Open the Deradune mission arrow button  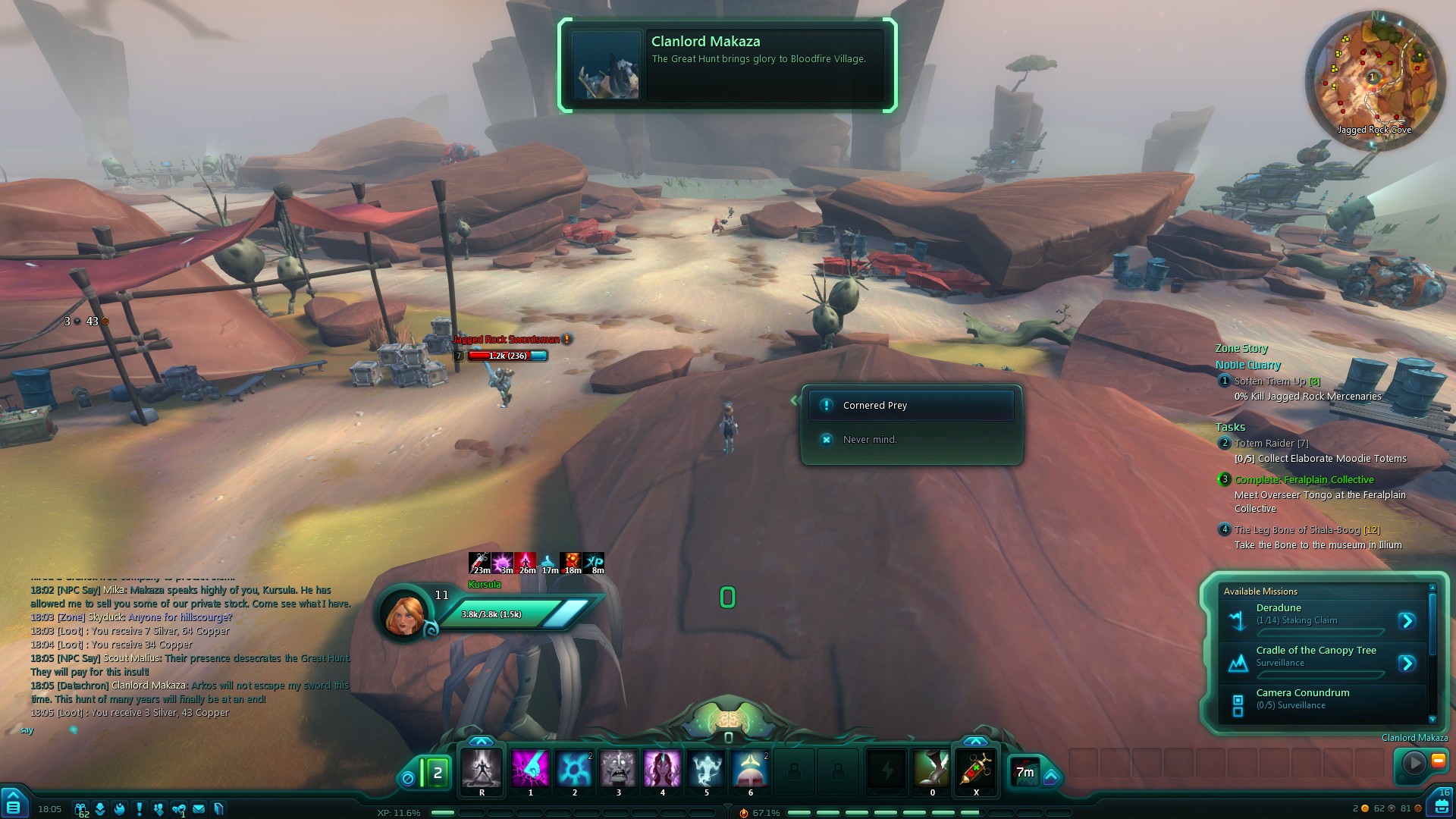[1407, 621]
